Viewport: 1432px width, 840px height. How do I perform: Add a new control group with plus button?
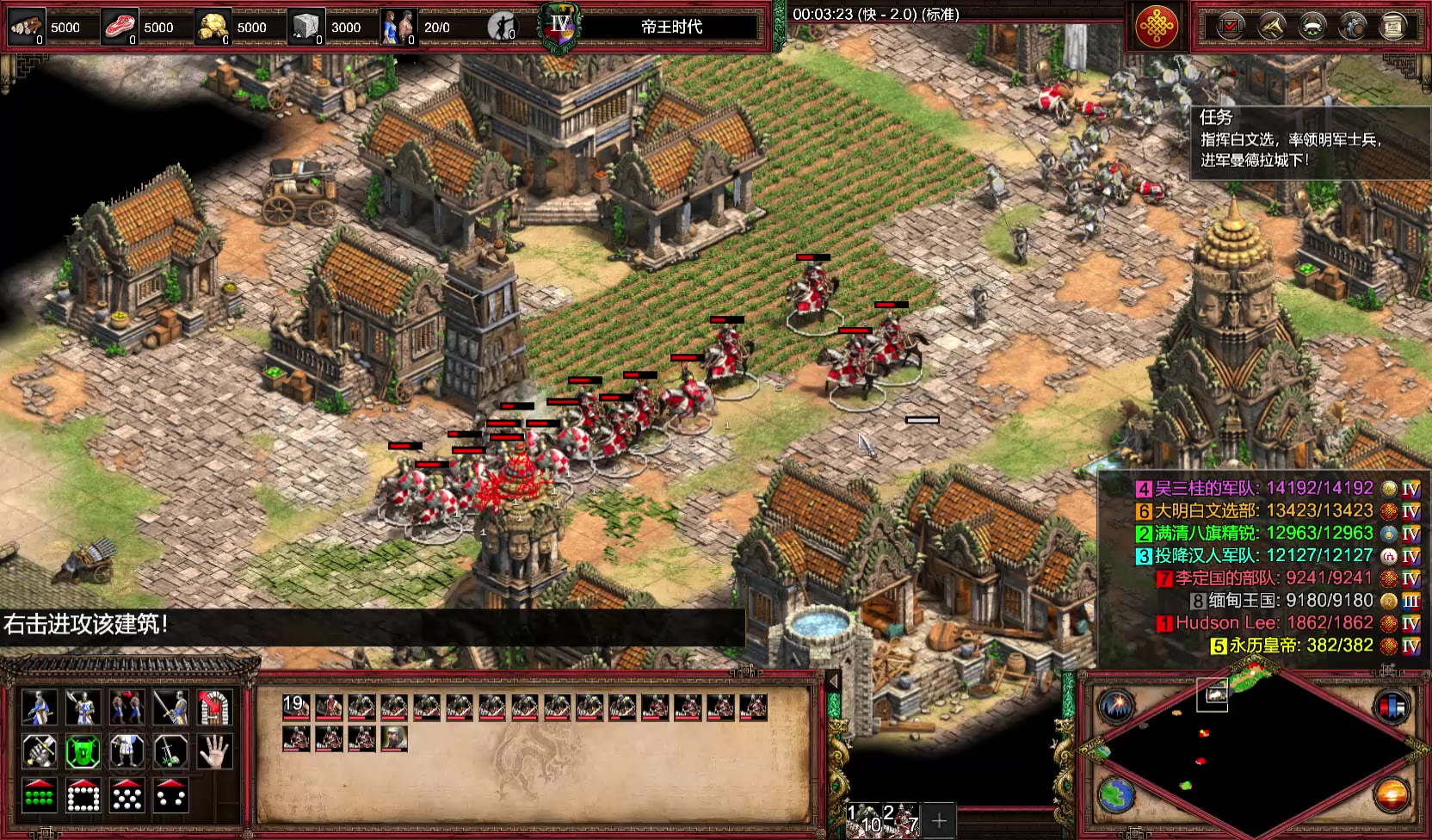(939, 820)
